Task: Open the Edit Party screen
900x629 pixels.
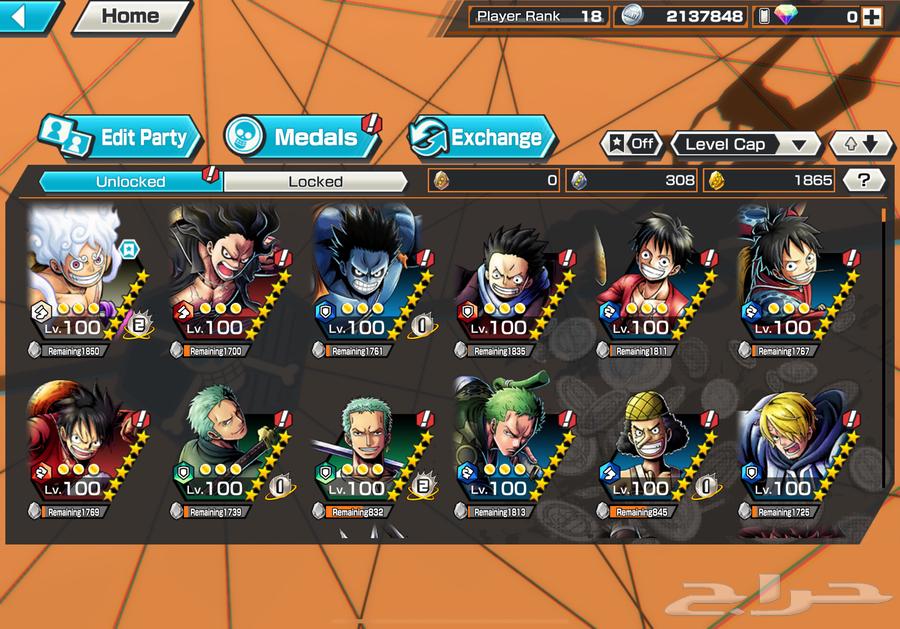Action: click(x=121, y=138)
